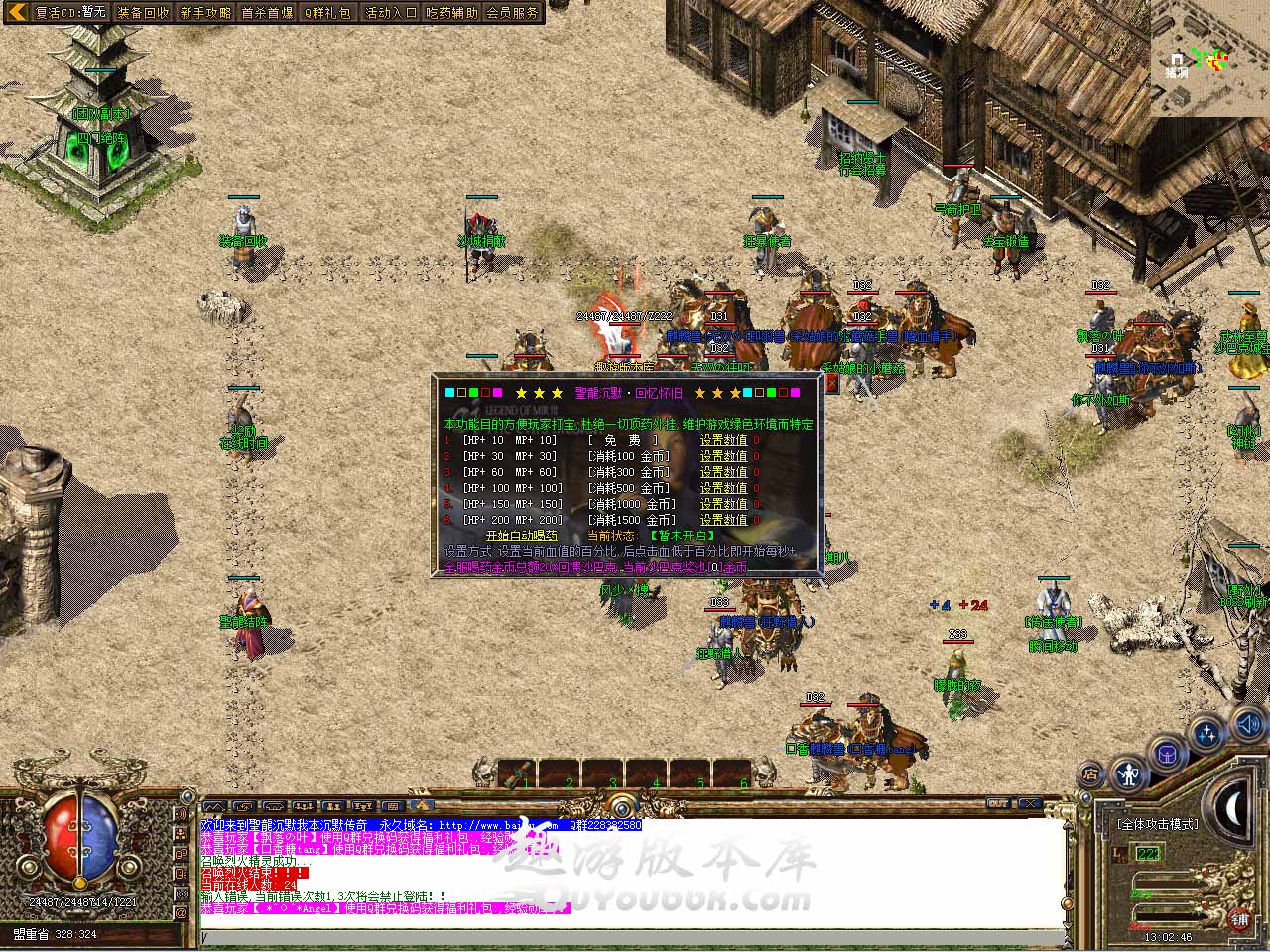This screenshot has height=952, width=1270.
Task: Click 设置数值 for the free HP+10 row
Action: tap(723, 440)
